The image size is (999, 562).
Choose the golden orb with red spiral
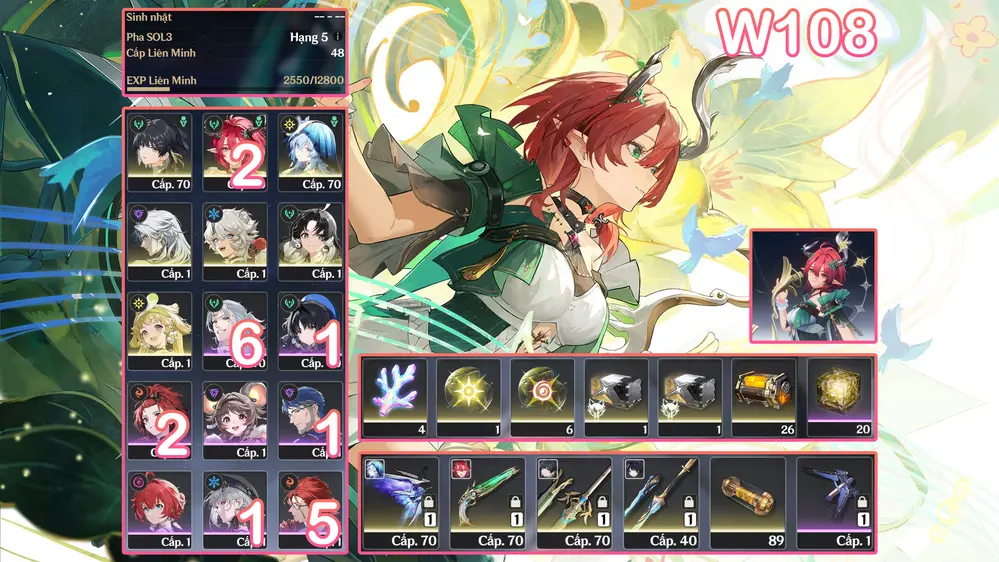[x=543, y=396]
